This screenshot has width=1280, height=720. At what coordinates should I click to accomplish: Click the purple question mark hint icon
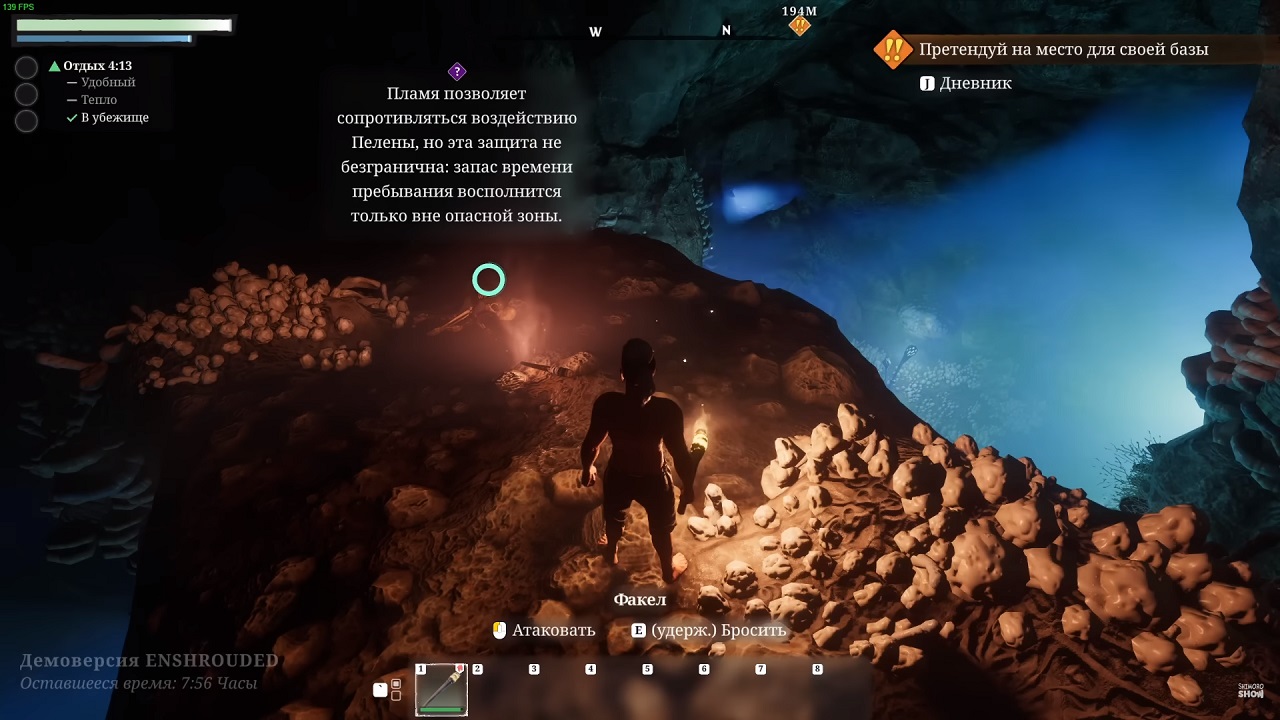click(x=457, y=71)
